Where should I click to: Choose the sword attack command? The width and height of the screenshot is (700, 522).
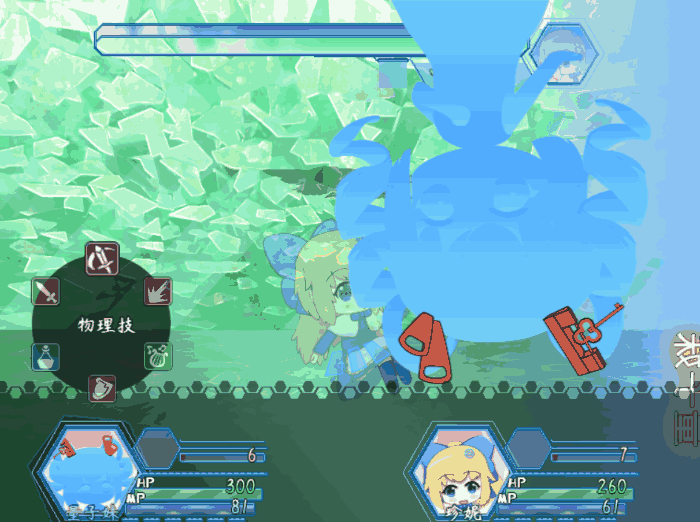click(46, 292)
